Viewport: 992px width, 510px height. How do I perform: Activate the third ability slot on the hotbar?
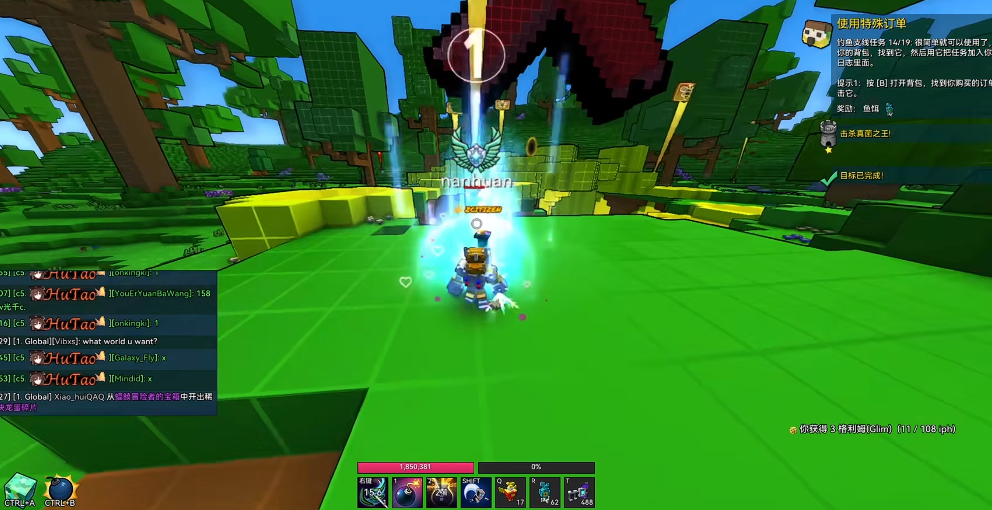(x=442, y=492)
